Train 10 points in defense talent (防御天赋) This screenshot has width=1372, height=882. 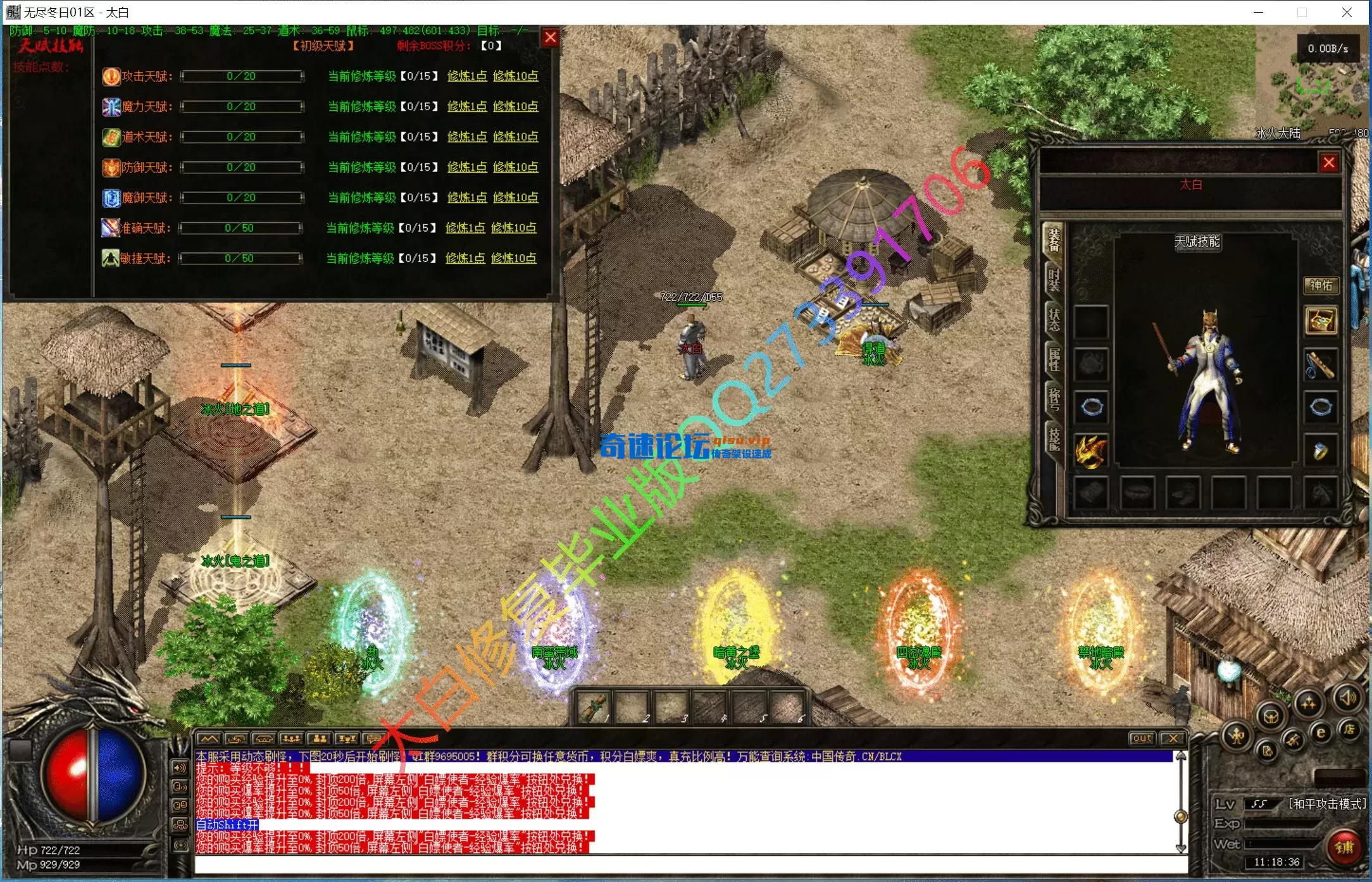(515, 167)
